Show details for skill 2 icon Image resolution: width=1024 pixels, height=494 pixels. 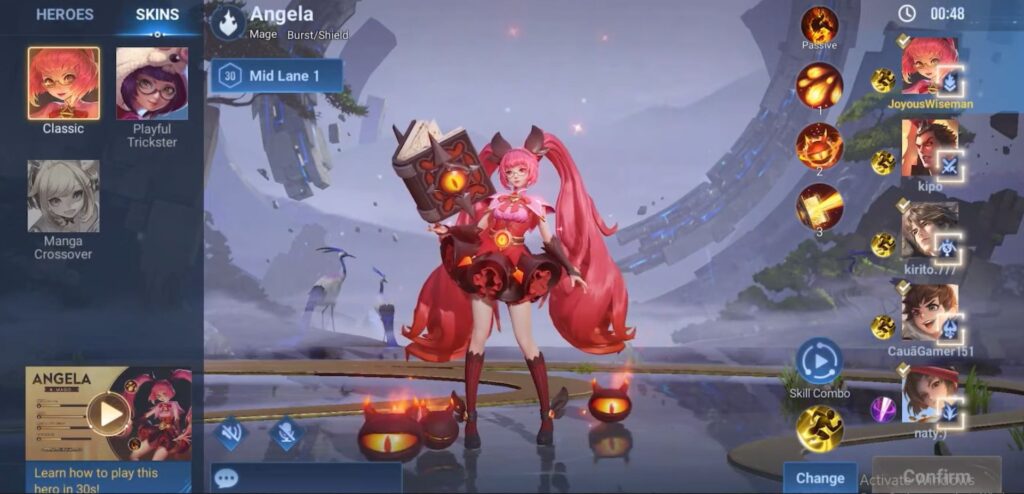point(819,146)
